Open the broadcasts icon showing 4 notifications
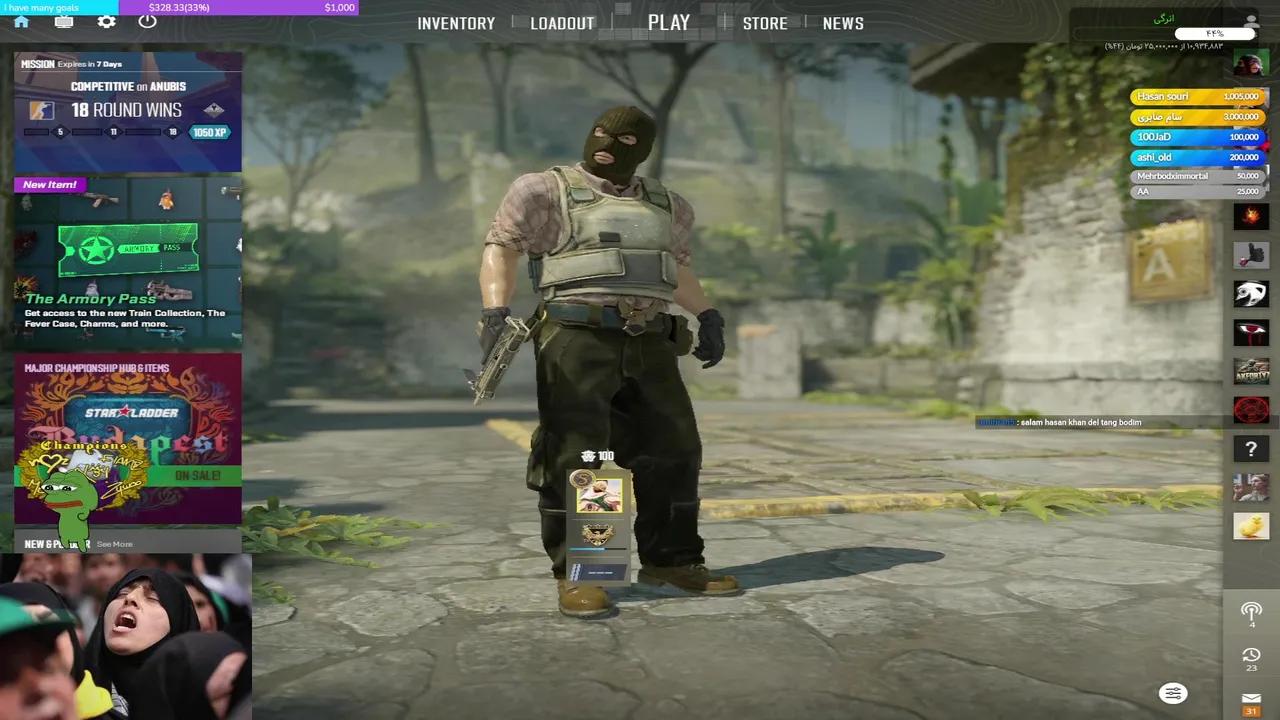The image size is (1280, 720). tap(1251, 612)
